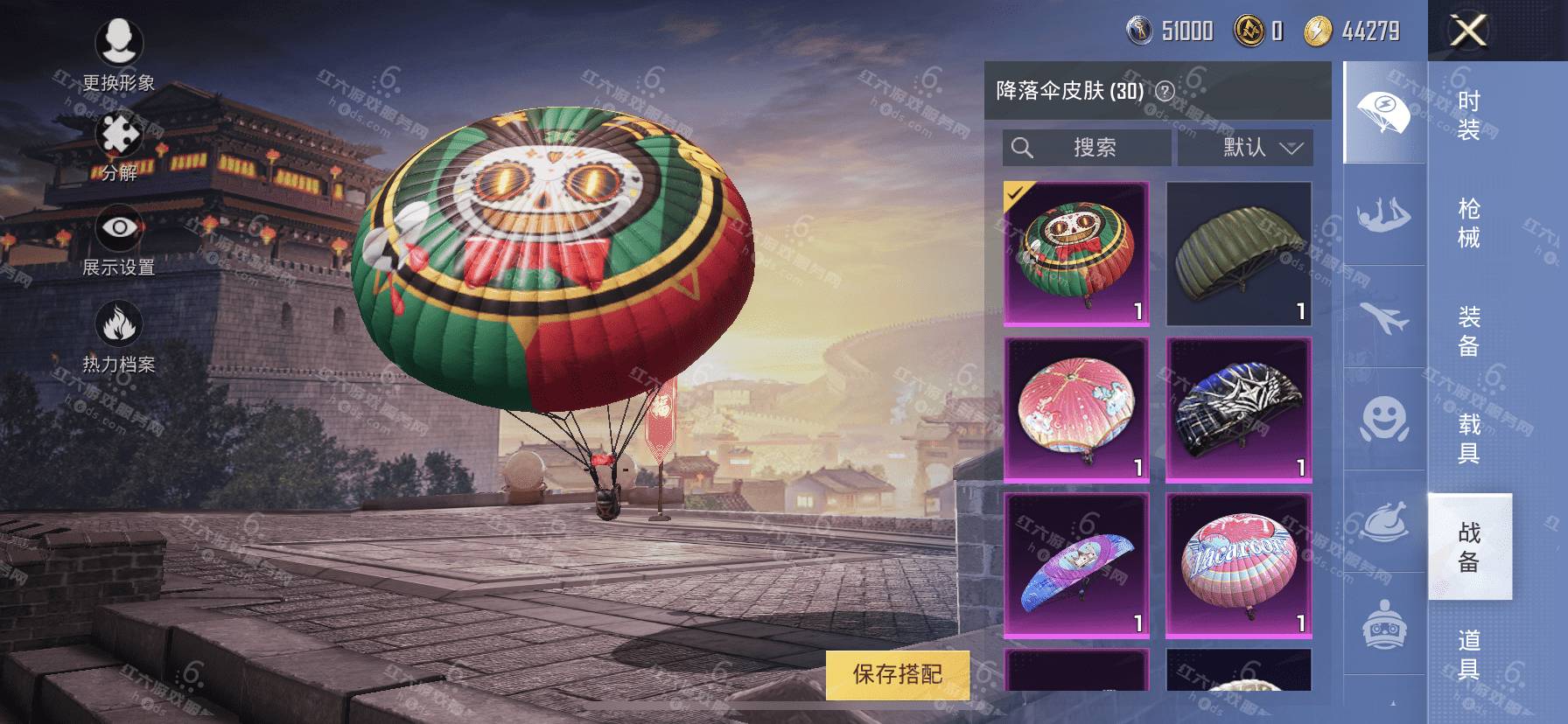Open the airplane subcategory icon
This screenshot has width=1568, height=724.
(x=1384, y=317)
